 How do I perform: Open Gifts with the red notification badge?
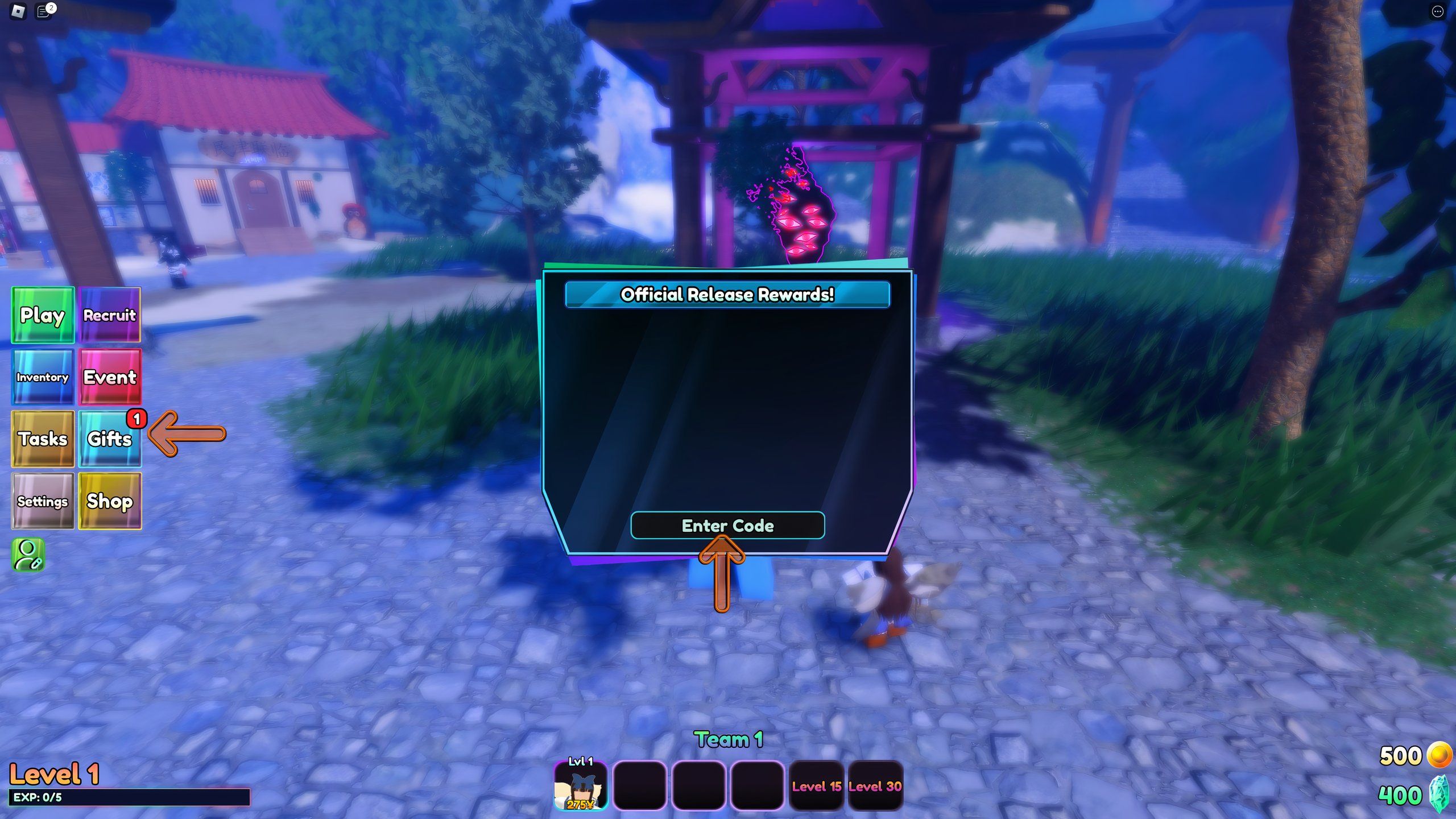pyautogui.click(x=110, y=438)
